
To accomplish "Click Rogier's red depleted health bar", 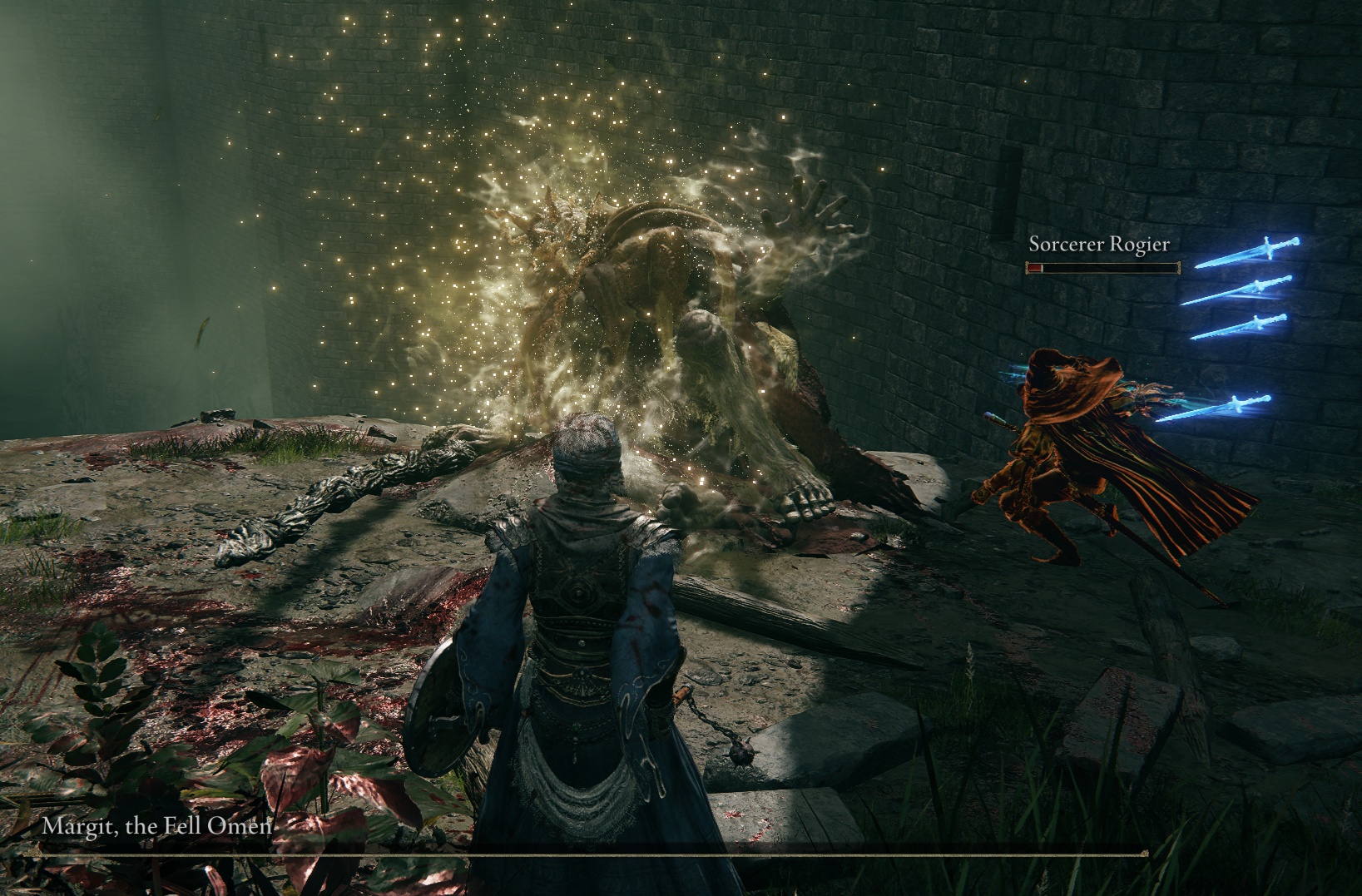I will coord(1036,269).
